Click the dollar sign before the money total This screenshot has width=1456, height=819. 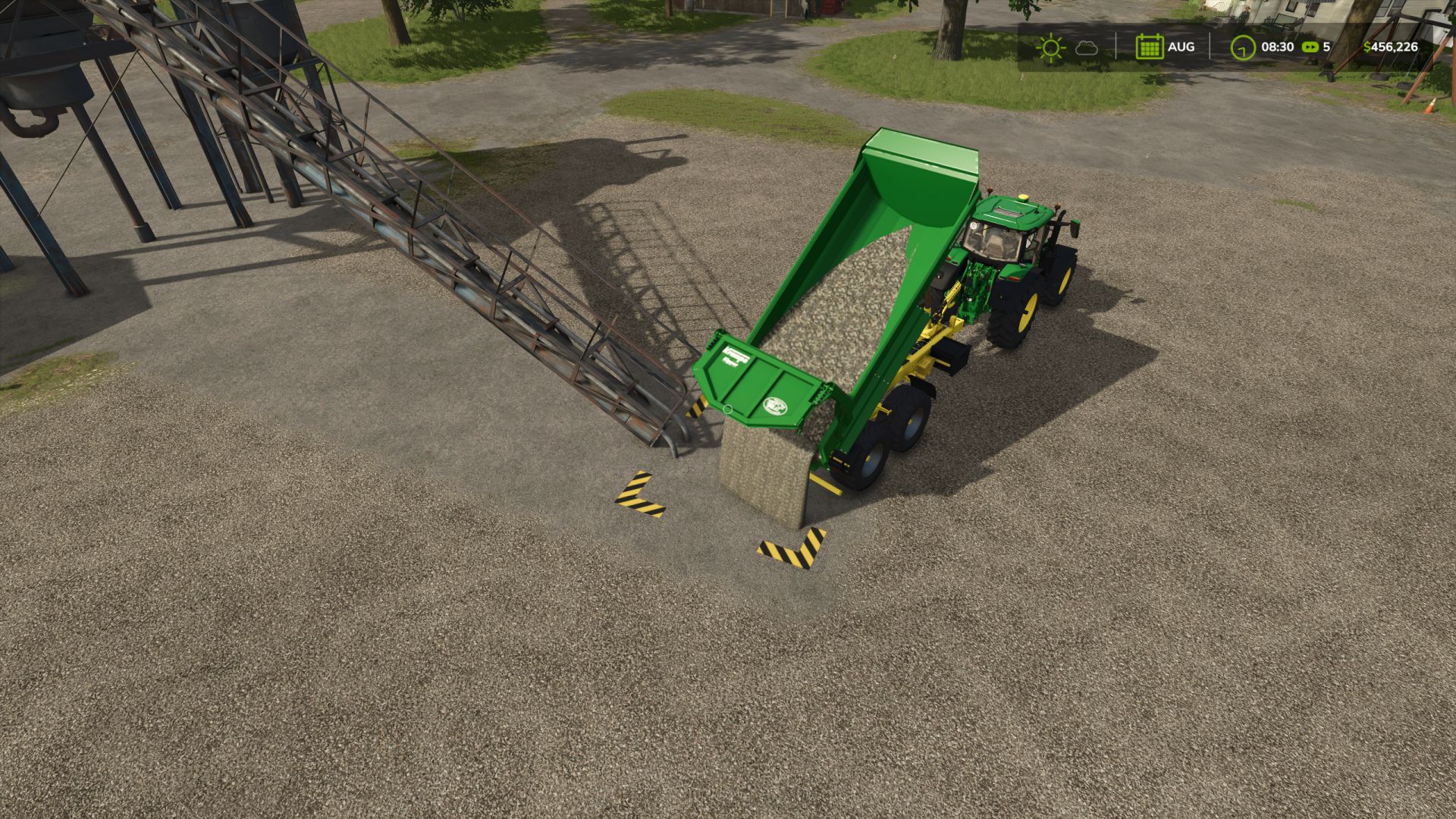1367,46
